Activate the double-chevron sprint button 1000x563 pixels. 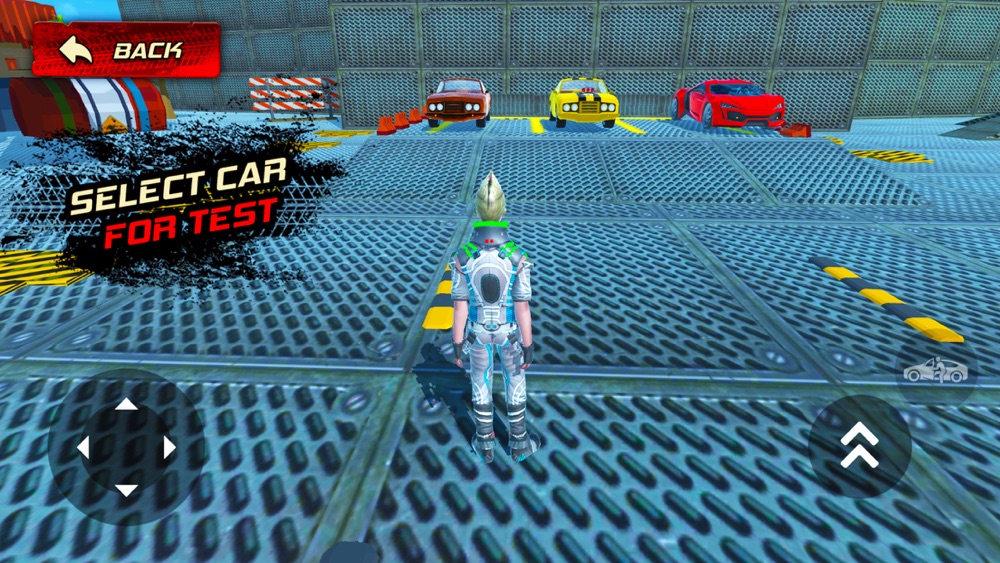tap(859, 446)
